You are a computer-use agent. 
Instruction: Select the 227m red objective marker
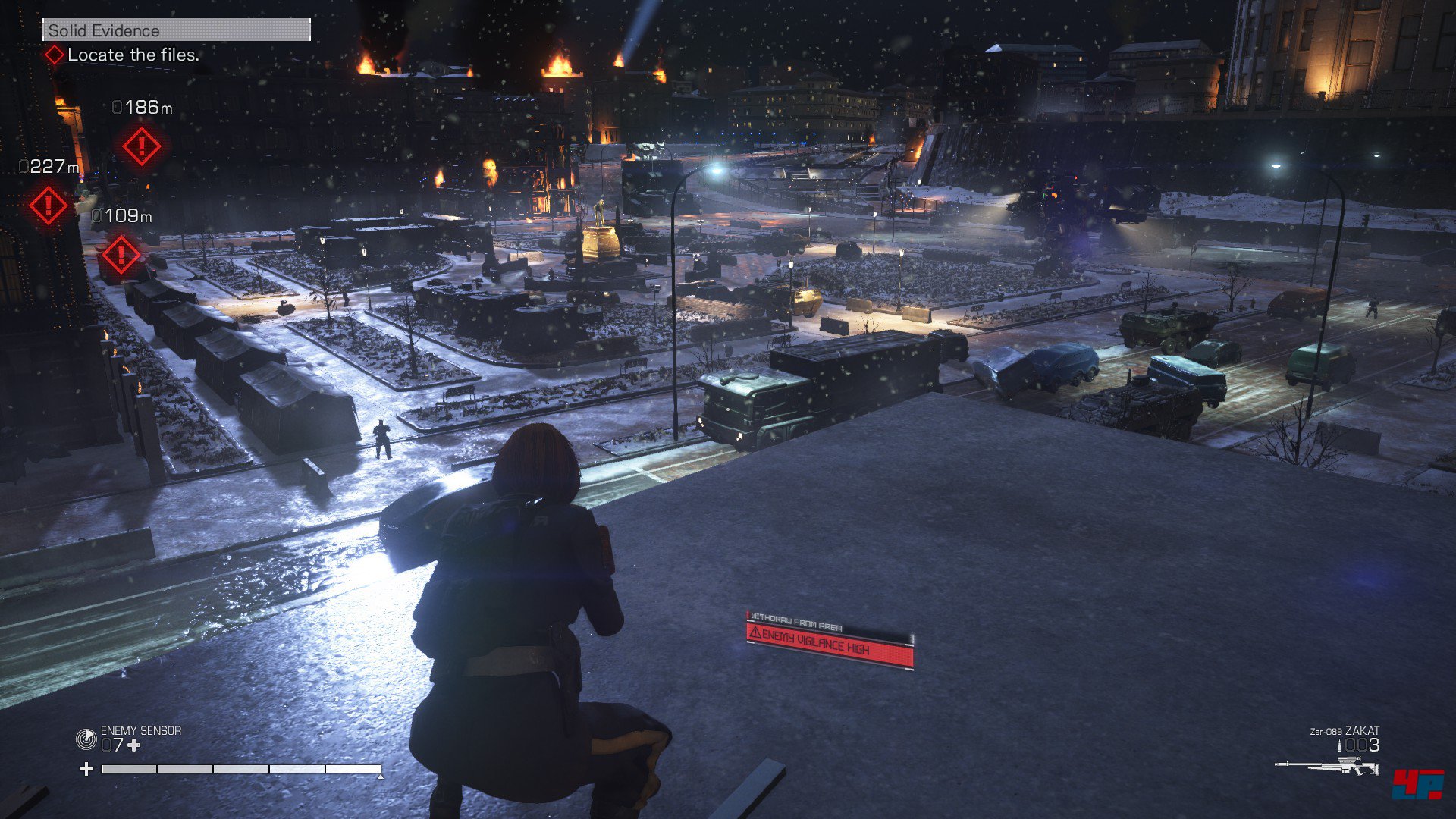coord(48,206)
